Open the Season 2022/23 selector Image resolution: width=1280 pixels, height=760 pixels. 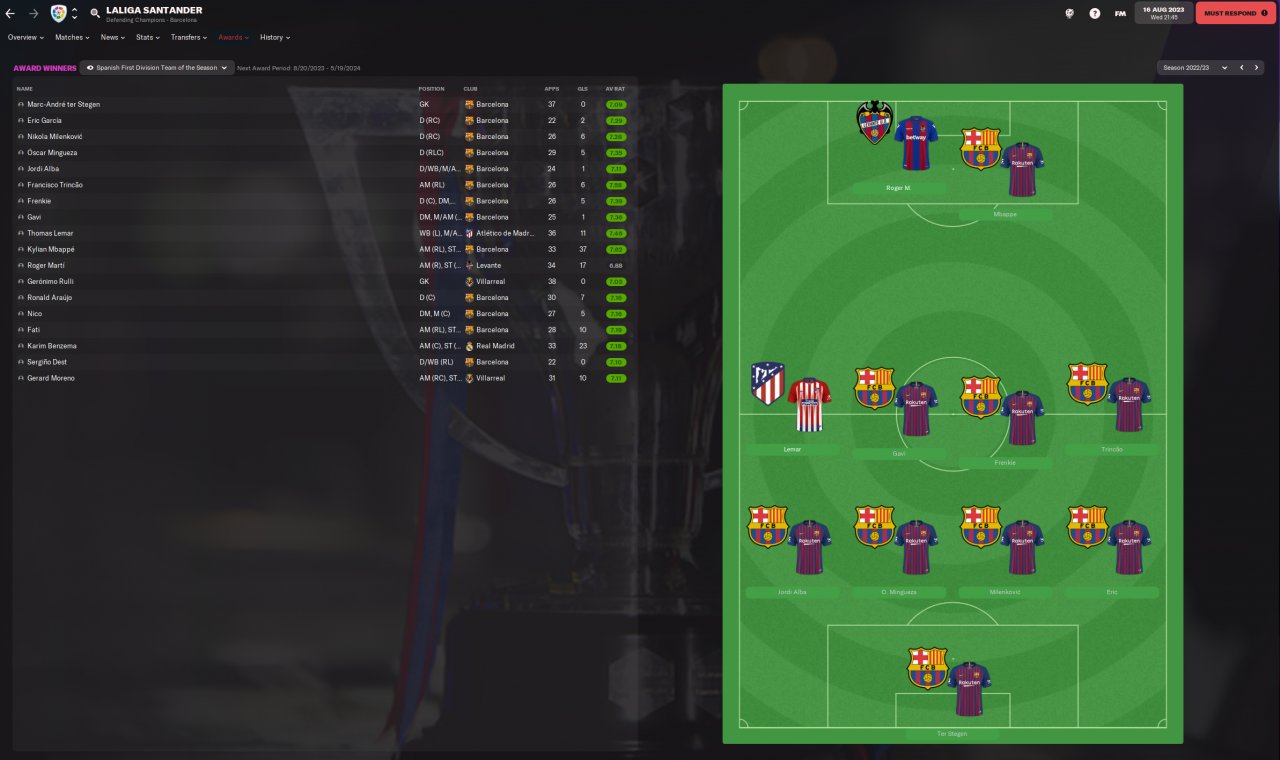(x=1194, y=68)
